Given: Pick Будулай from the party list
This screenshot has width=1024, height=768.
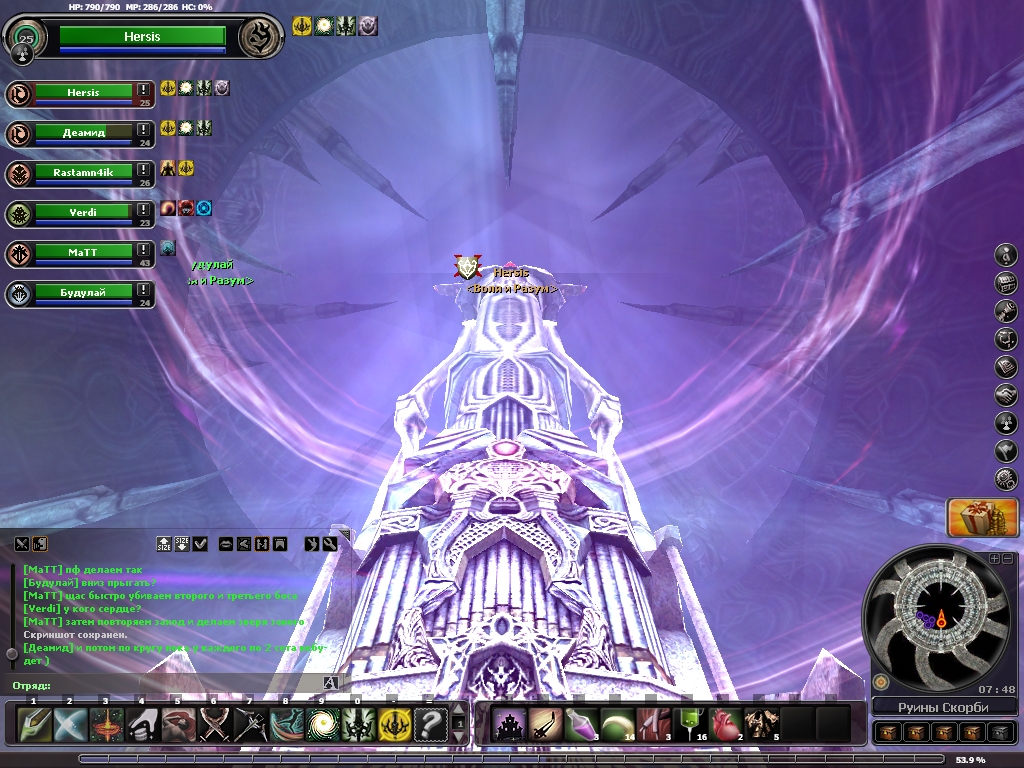Looking at the screenshot, I should 84,293.
